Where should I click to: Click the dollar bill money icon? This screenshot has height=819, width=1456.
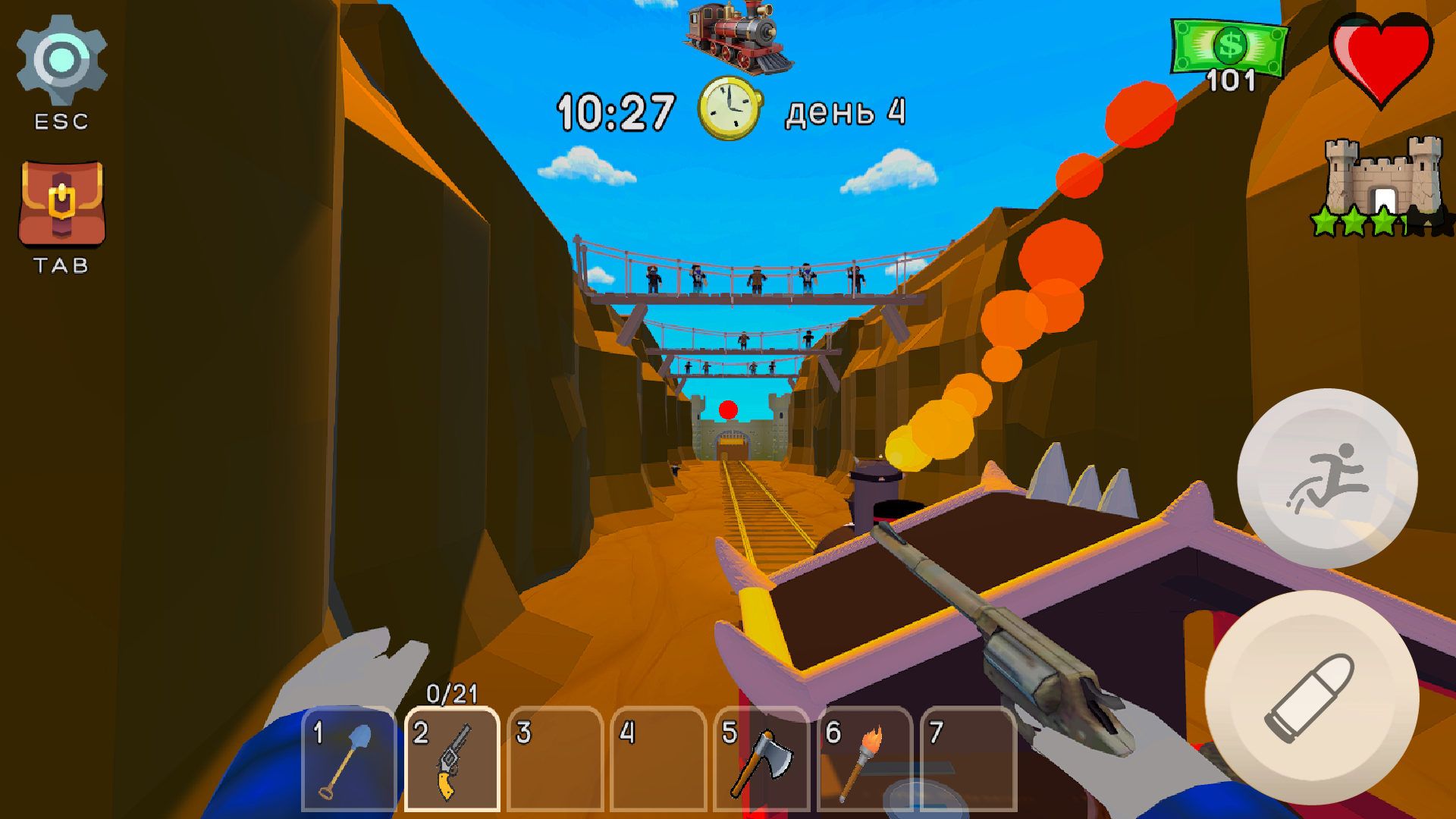point(1228,47)
